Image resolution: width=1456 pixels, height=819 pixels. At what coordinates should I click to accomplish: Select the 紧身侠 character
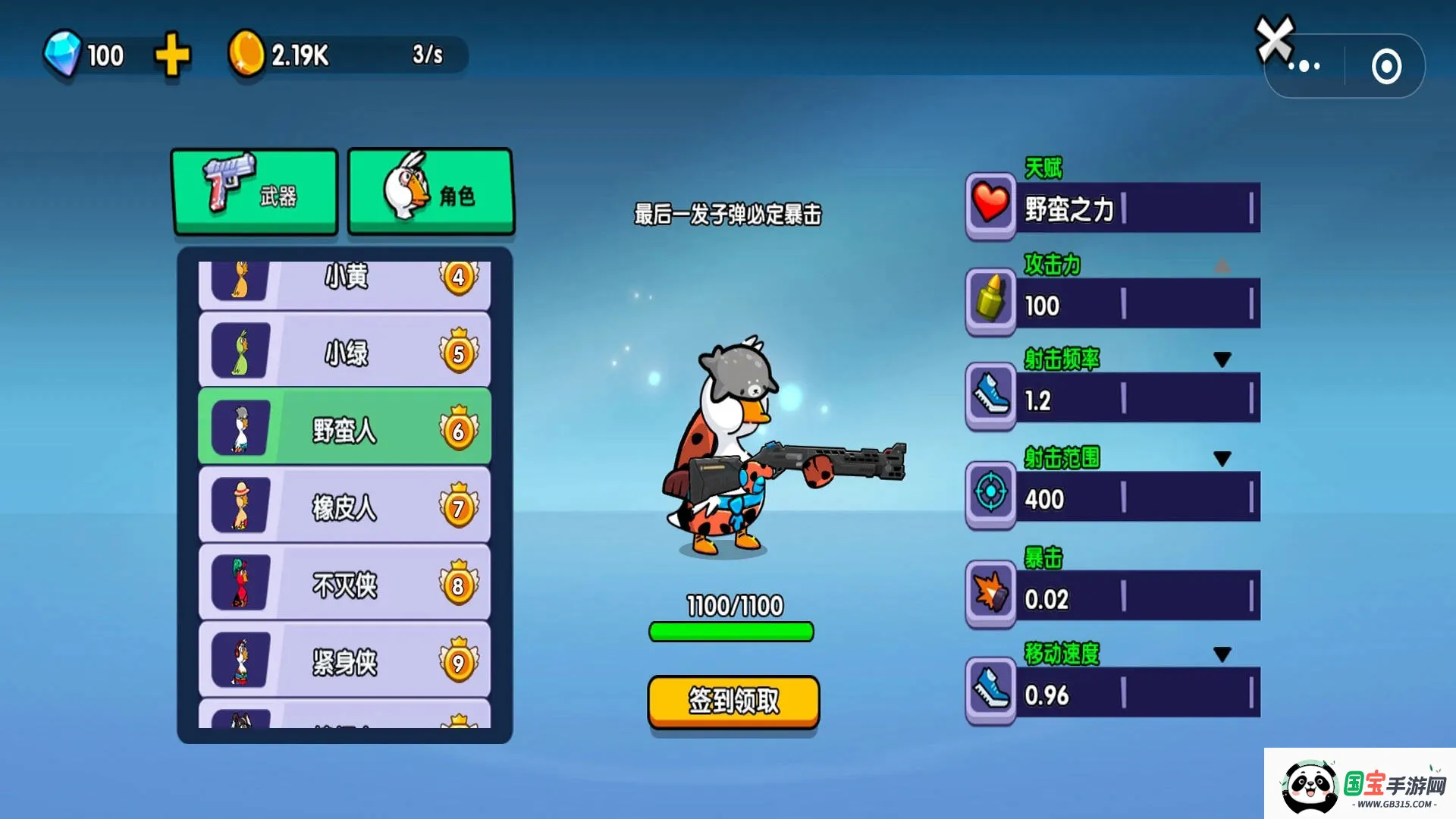(344, 661)
